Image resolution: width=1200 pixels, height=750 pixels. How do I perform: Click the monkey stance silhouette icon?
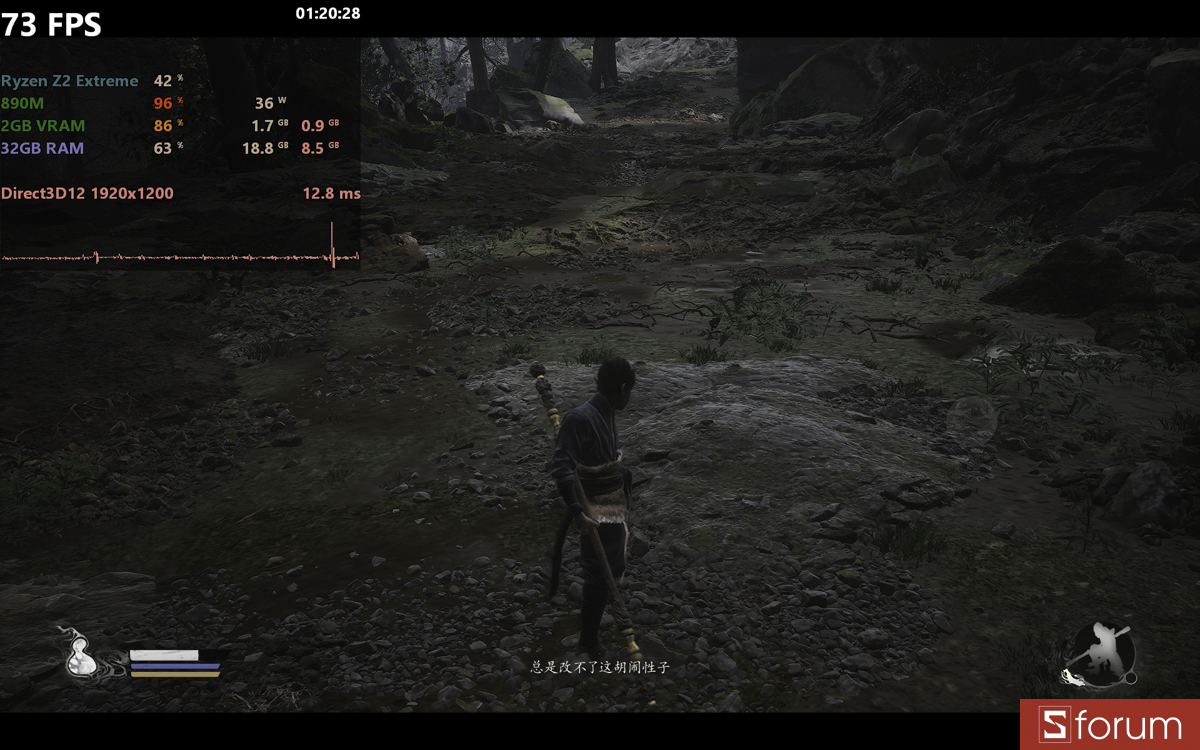[x=1101, y=655]
